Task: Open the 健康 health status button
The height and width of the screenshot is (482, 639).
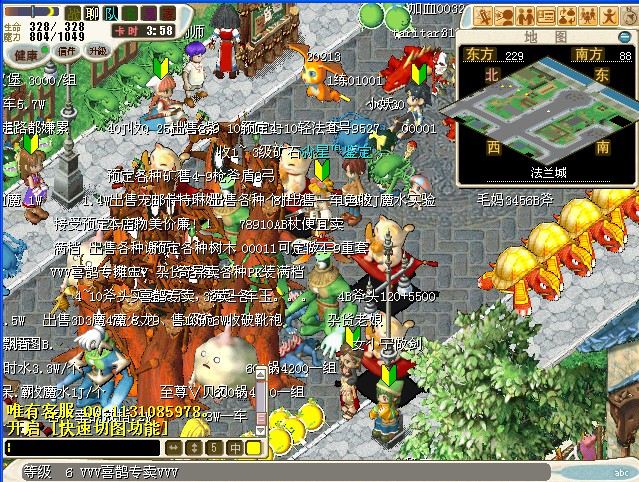Action: (26, 54)
